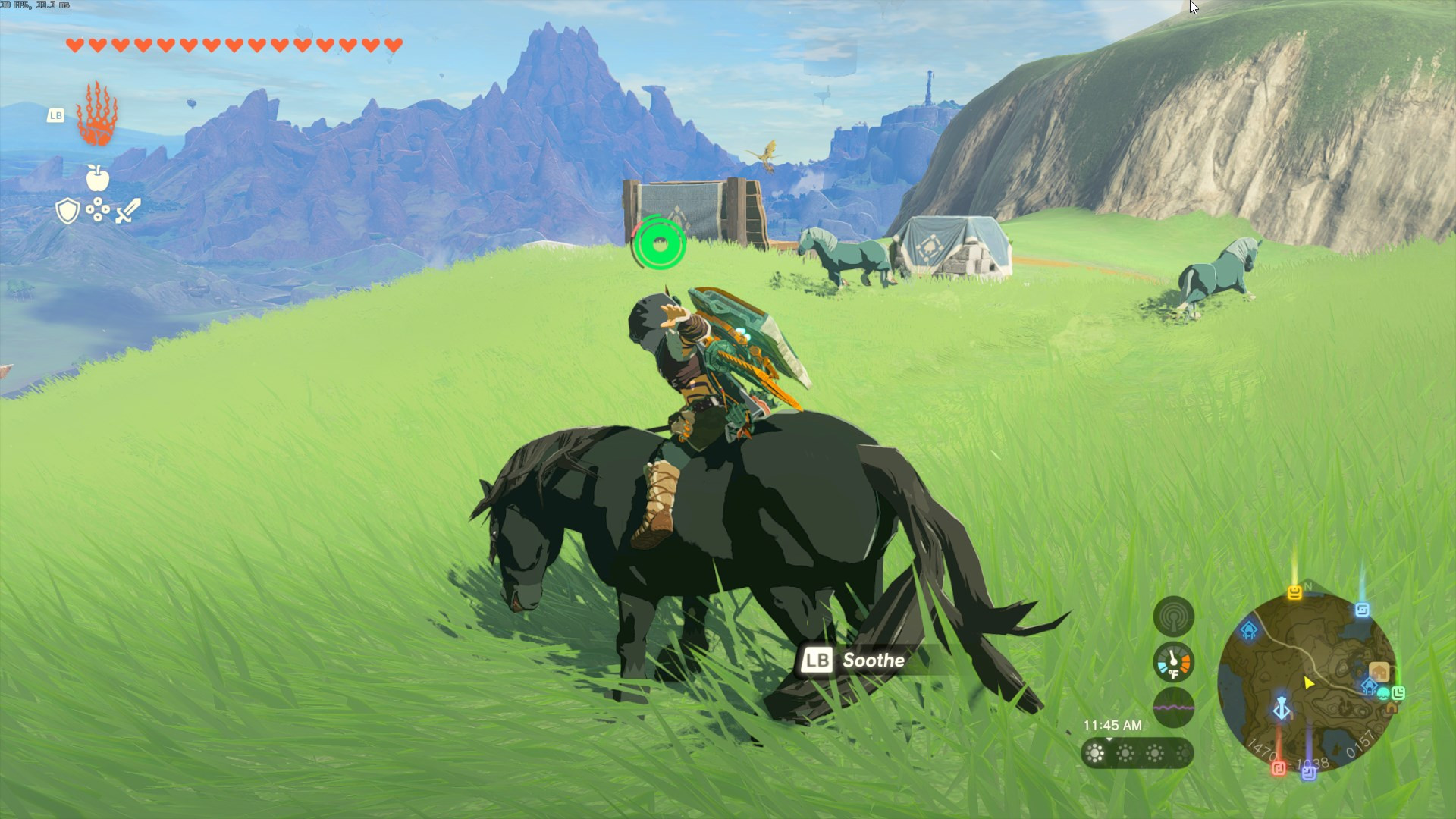Screen dimensions: 1456x819
Task: Click the first heart in the health bar
Action: tap(73, 45)
